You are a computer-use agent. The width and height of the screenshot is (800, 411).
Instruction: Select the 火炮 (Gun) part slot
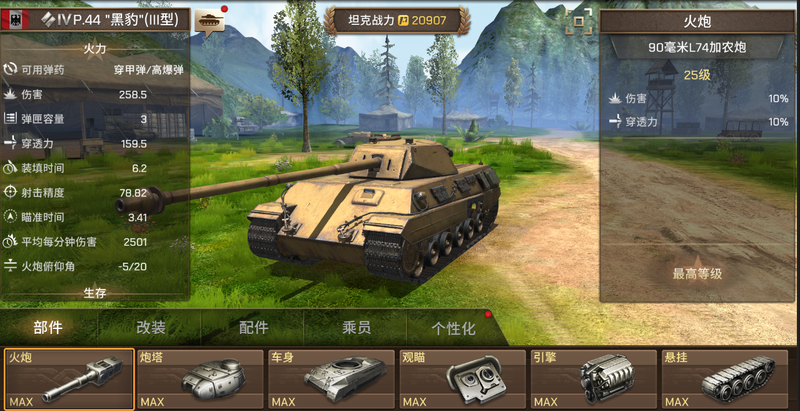[69, 379]
